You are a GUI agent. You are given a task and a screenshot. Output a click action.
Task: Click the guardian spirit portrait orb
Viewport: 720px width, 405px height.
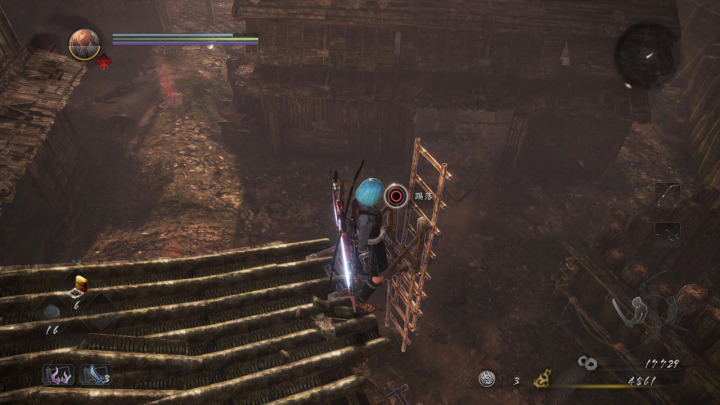[84, 43]
